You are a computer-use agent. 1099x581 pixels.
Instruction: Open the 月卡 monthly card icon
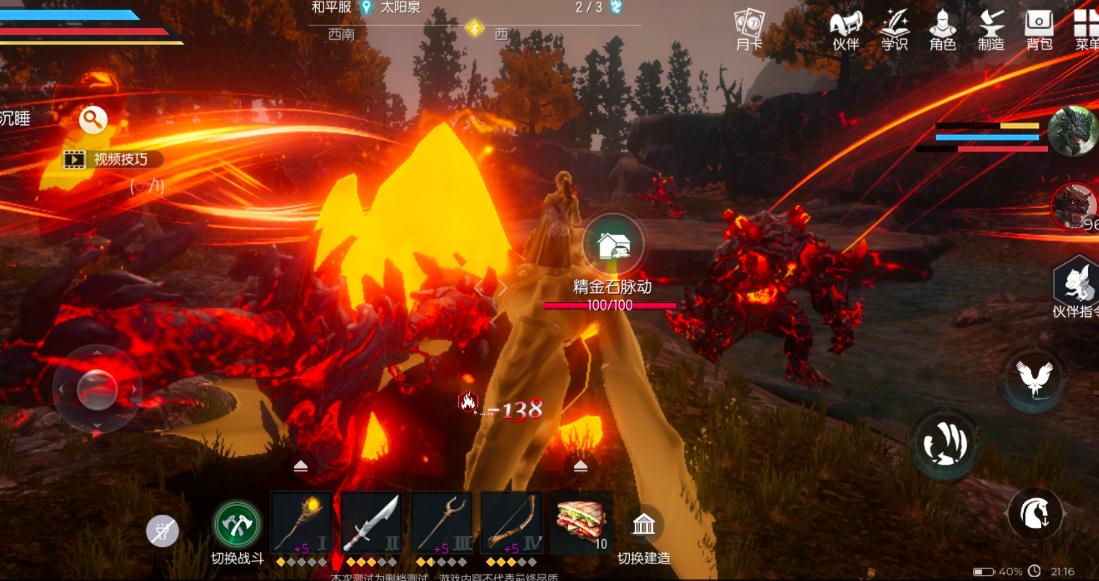coord(749,27)
